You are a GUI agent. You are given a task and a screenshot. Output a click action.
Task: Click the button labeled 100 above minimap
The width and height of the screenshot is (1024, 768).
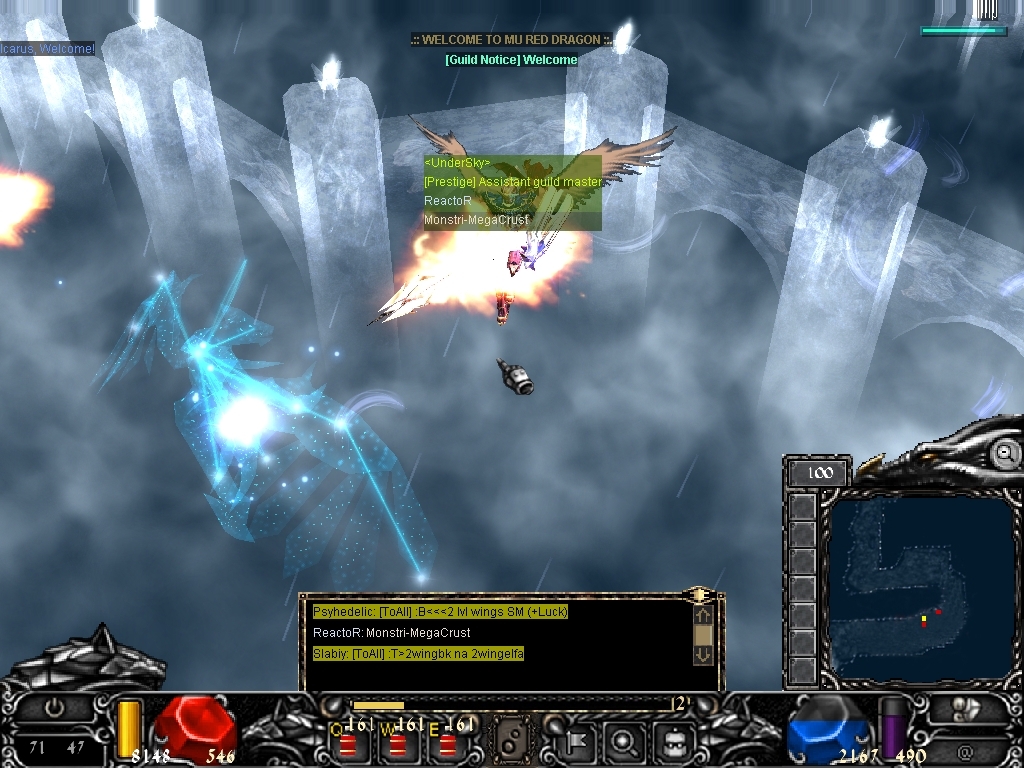point(819,473)
